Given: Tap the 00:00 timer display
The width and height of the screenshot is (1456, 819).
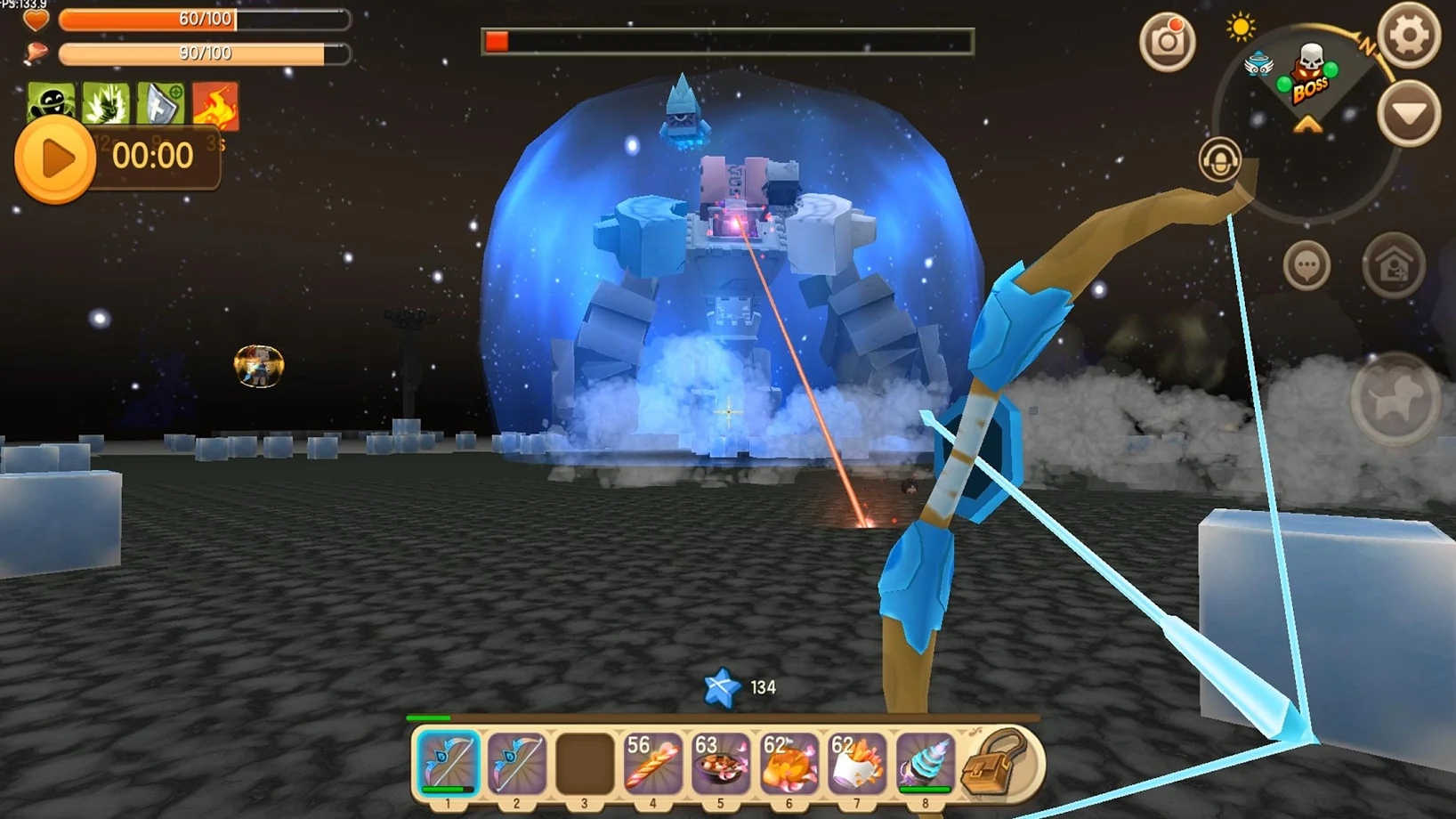Looking at the screenshot, I should [154, 157].
